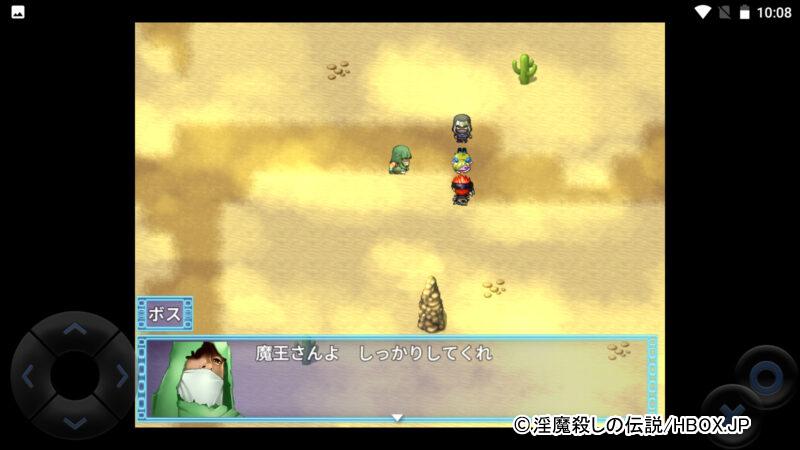Image resolution: width=800 pixels, height=450 pixels.
Task: Tap the blue circle confirm button
Action: click(766, 377)
